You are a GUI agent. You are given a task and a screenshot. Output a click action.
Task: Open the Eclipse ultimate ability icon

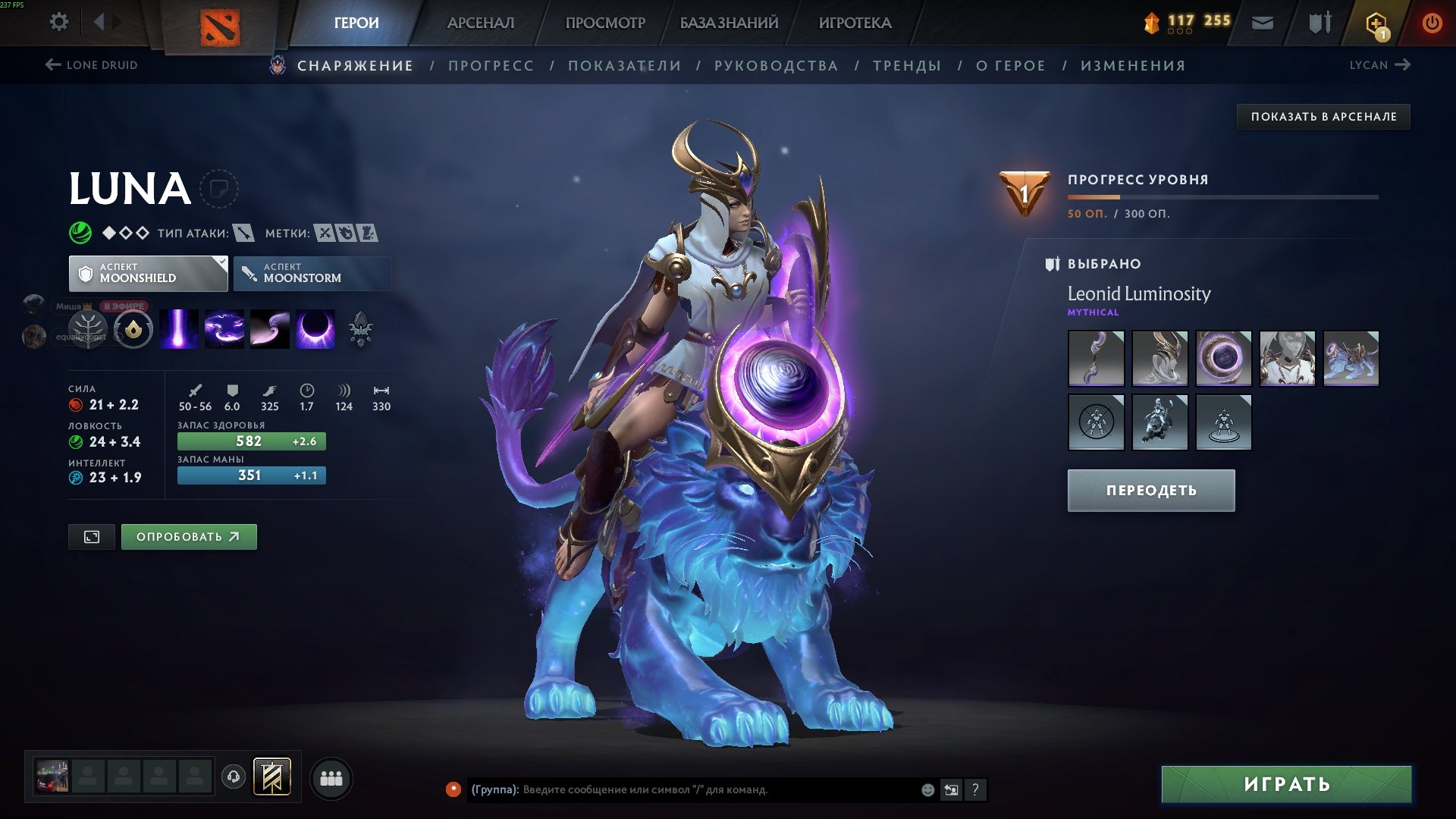pyautogui.click(x=315, y=329)
